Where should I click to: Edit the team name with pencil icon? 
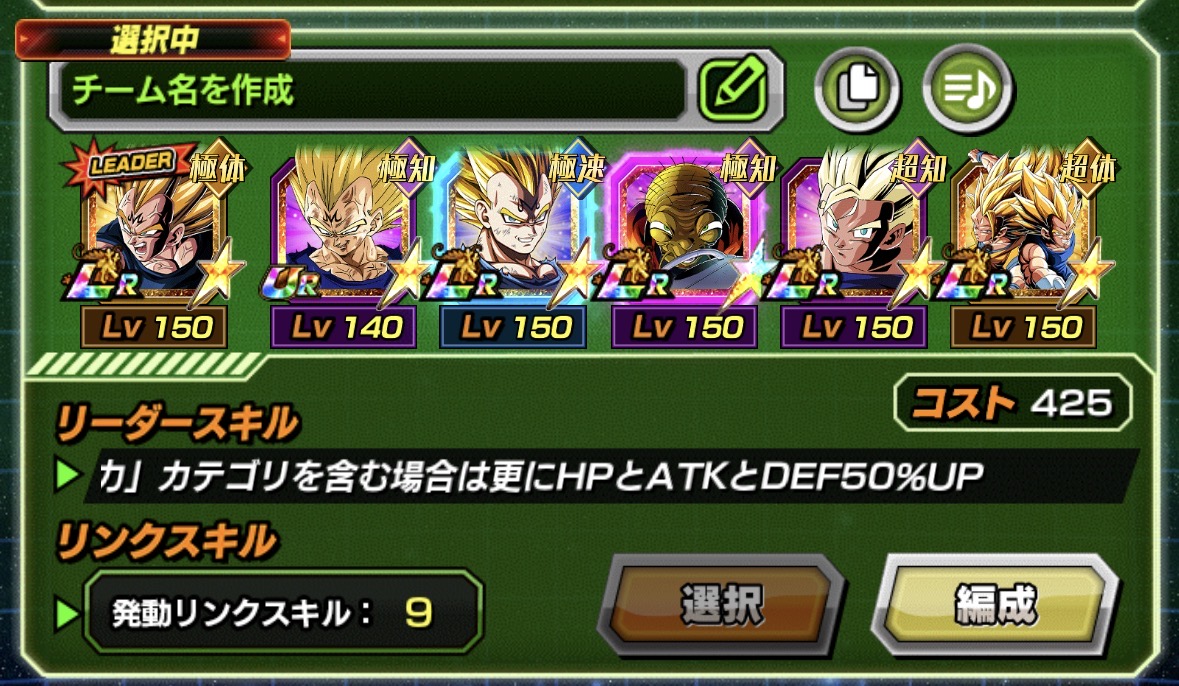click(x=732, y=89)
